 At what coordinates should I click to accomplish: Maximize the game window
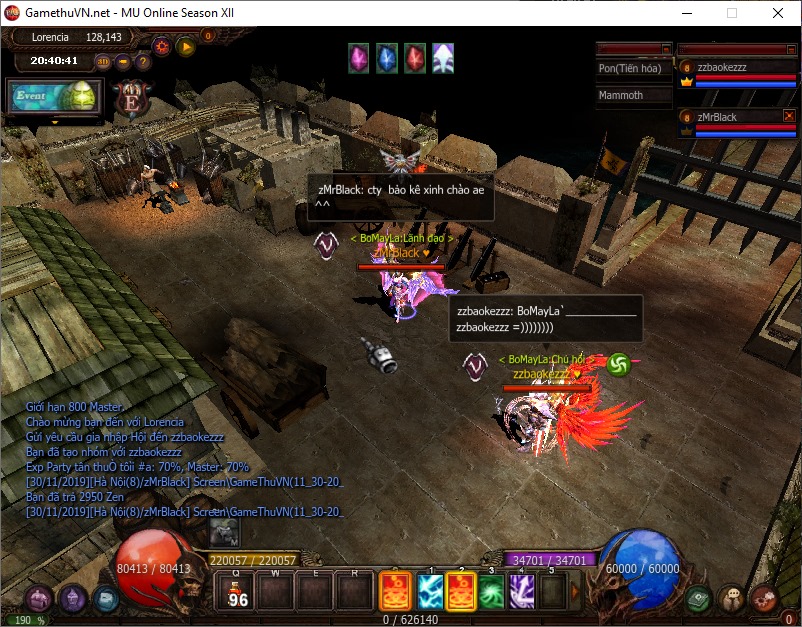(x=732, y=13)
